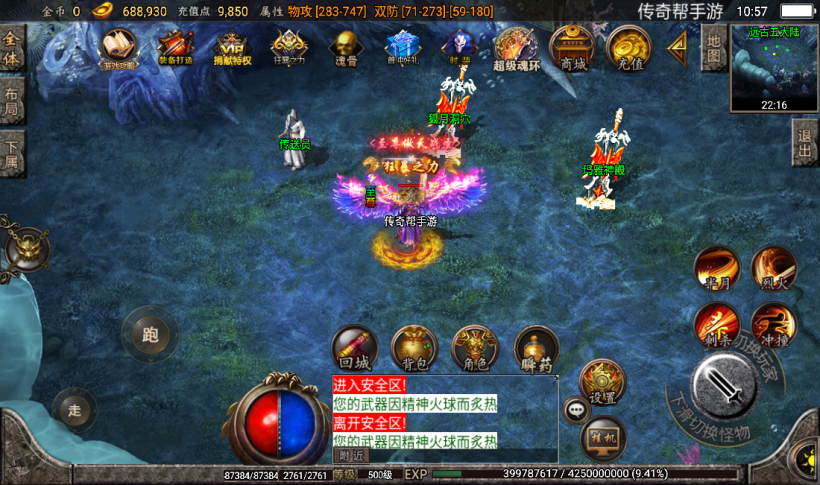Use the 冲撞 charge skill

(773, 325)
